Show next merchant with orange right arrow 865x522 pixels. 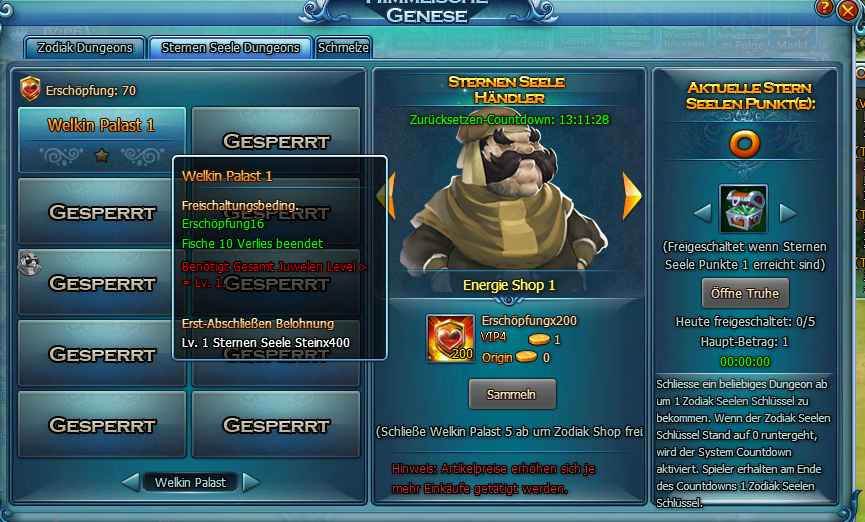(631, 195)
